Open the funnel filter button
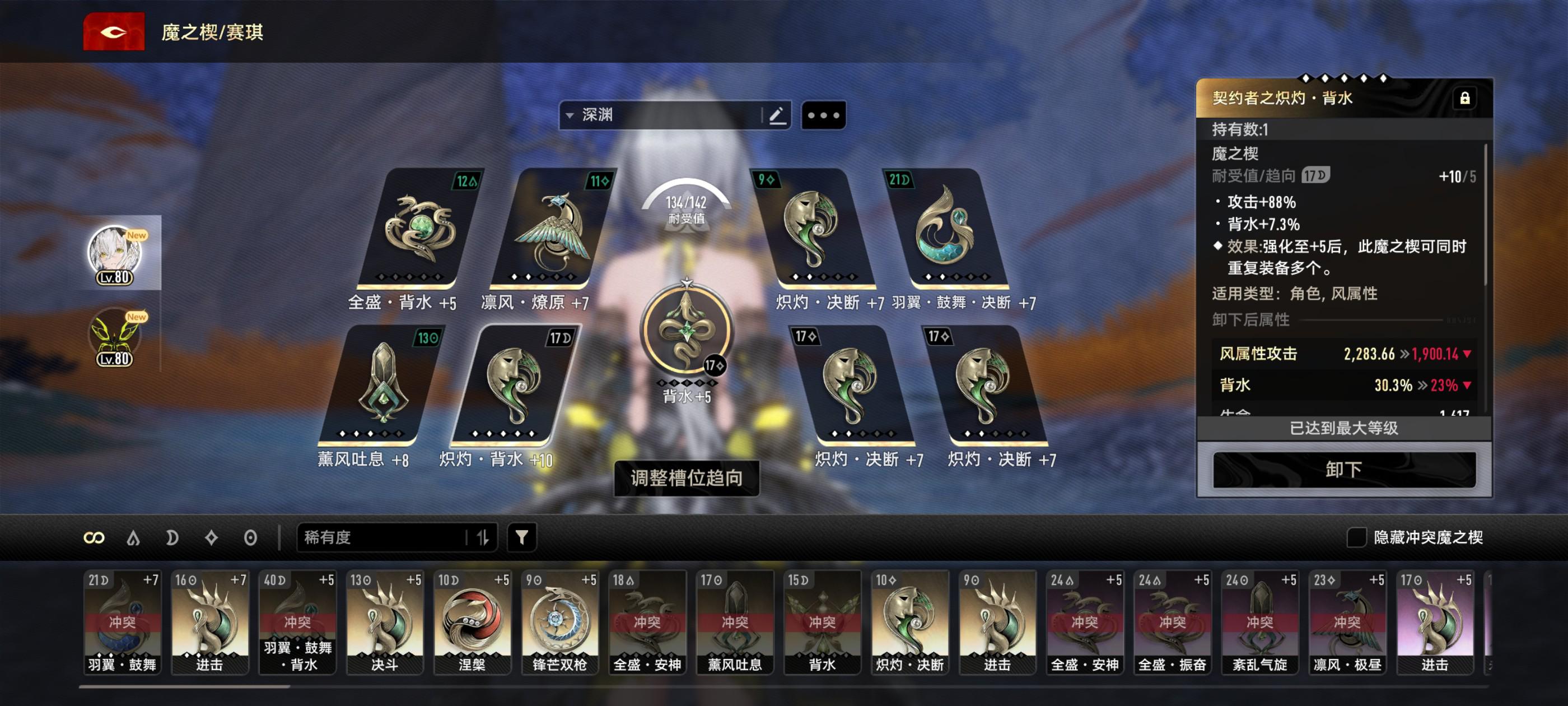 point(522,537)
